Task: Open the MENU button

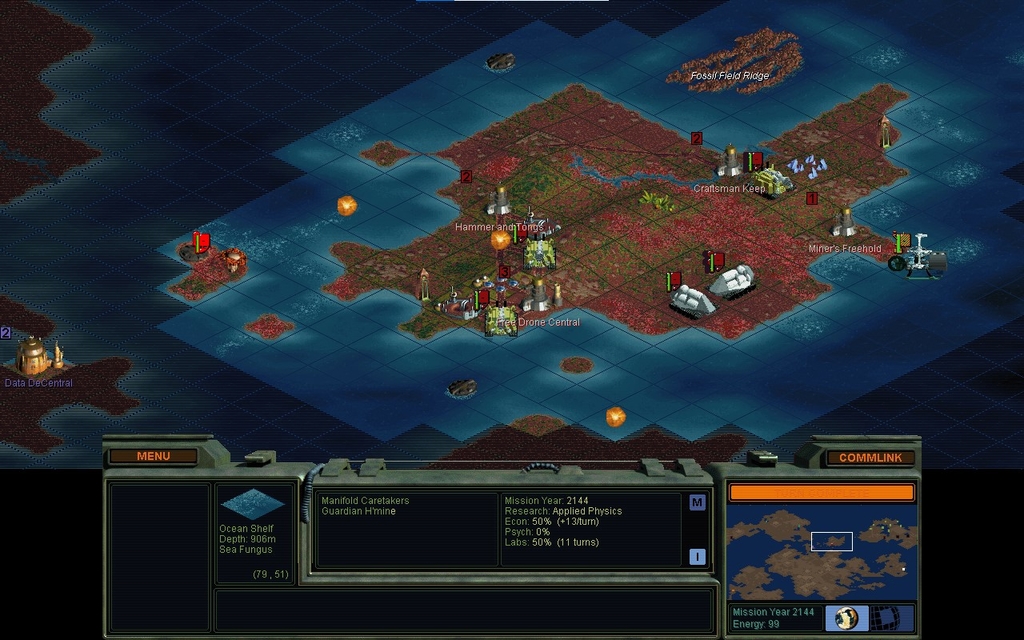Action: tap(153, 456)
